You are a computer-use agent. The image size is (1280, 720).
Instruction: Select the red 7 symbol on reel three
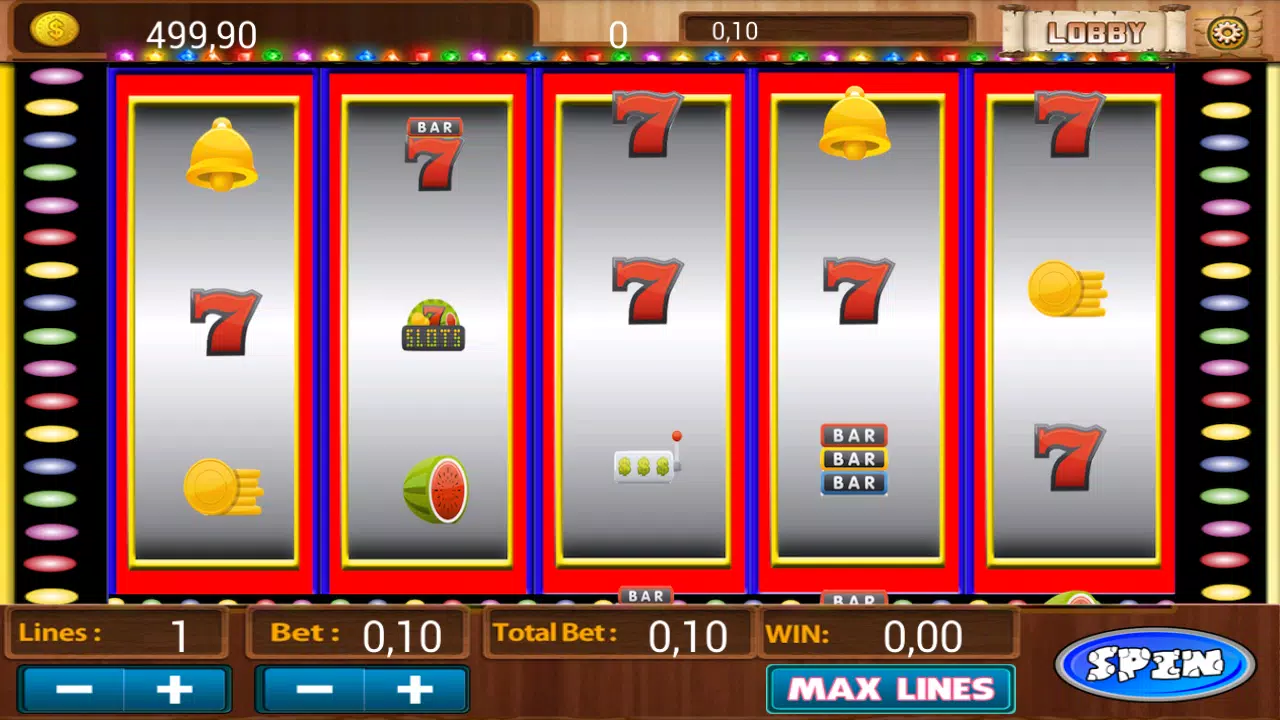point(648,290)
